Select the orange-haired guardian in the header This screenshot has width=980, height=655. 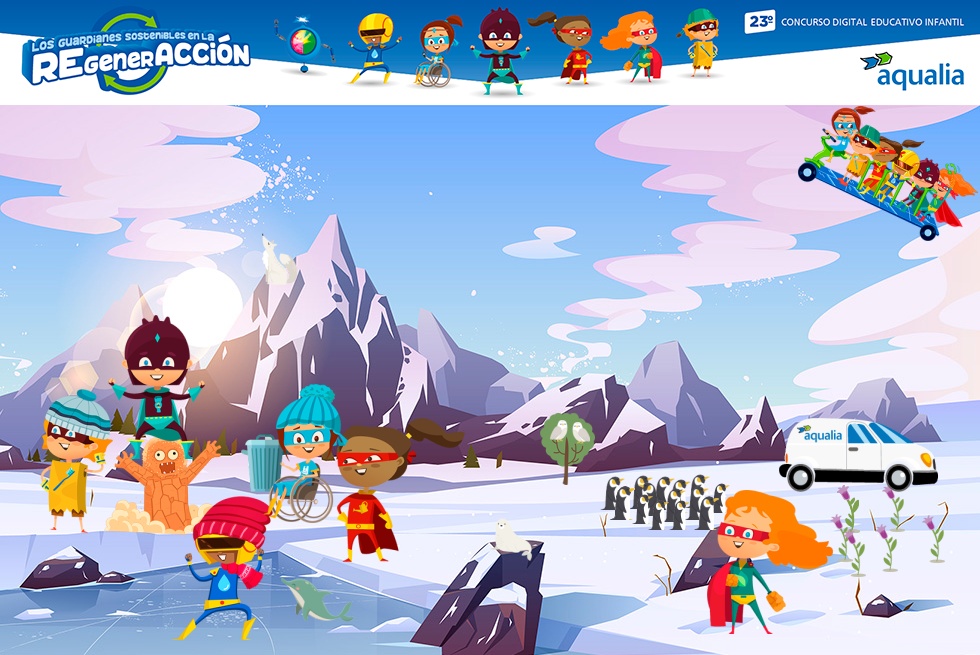coord(635,45)
